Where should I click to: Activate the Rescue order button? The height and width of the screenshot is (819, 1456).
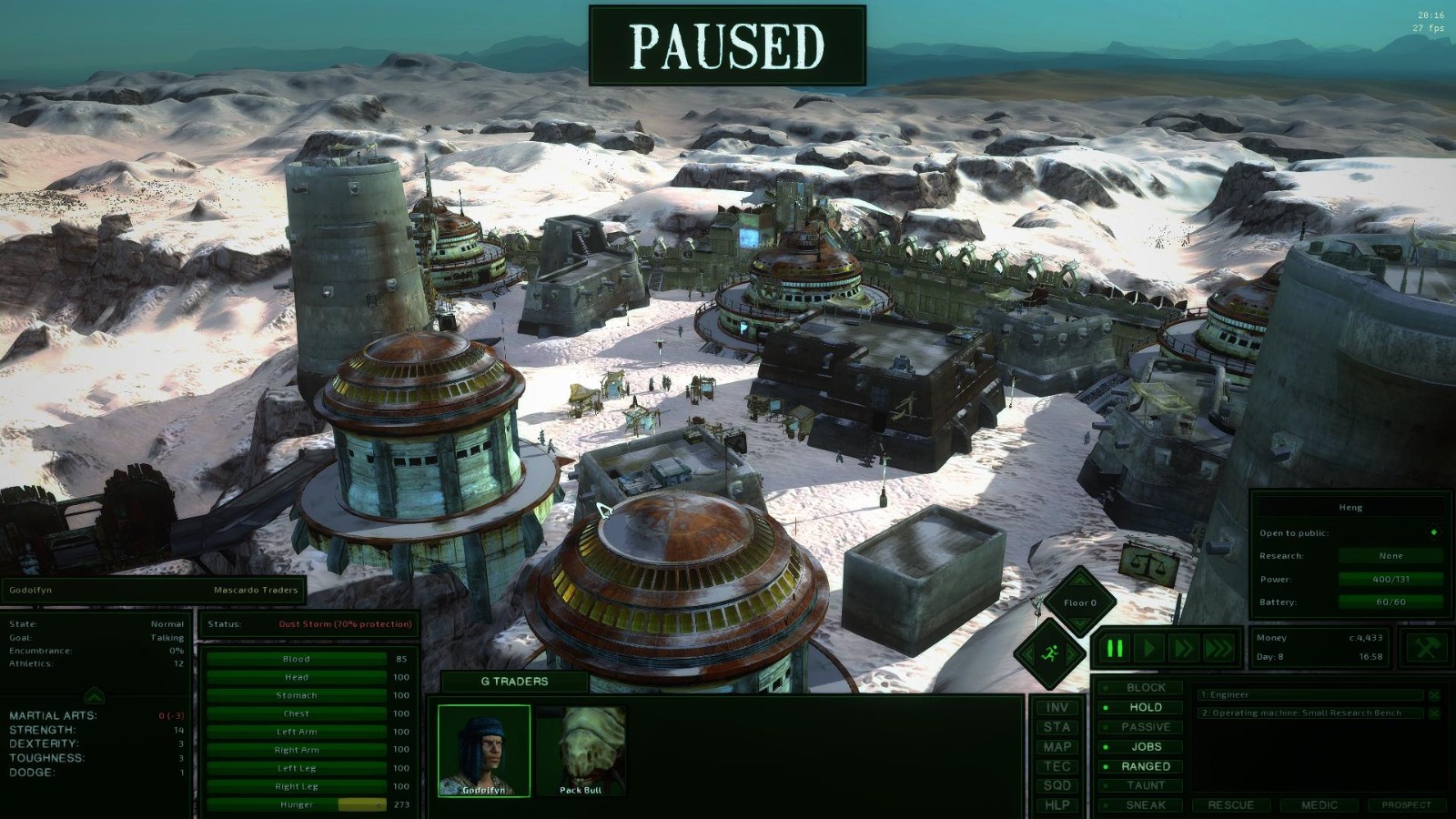click(x=1230, y=805)
